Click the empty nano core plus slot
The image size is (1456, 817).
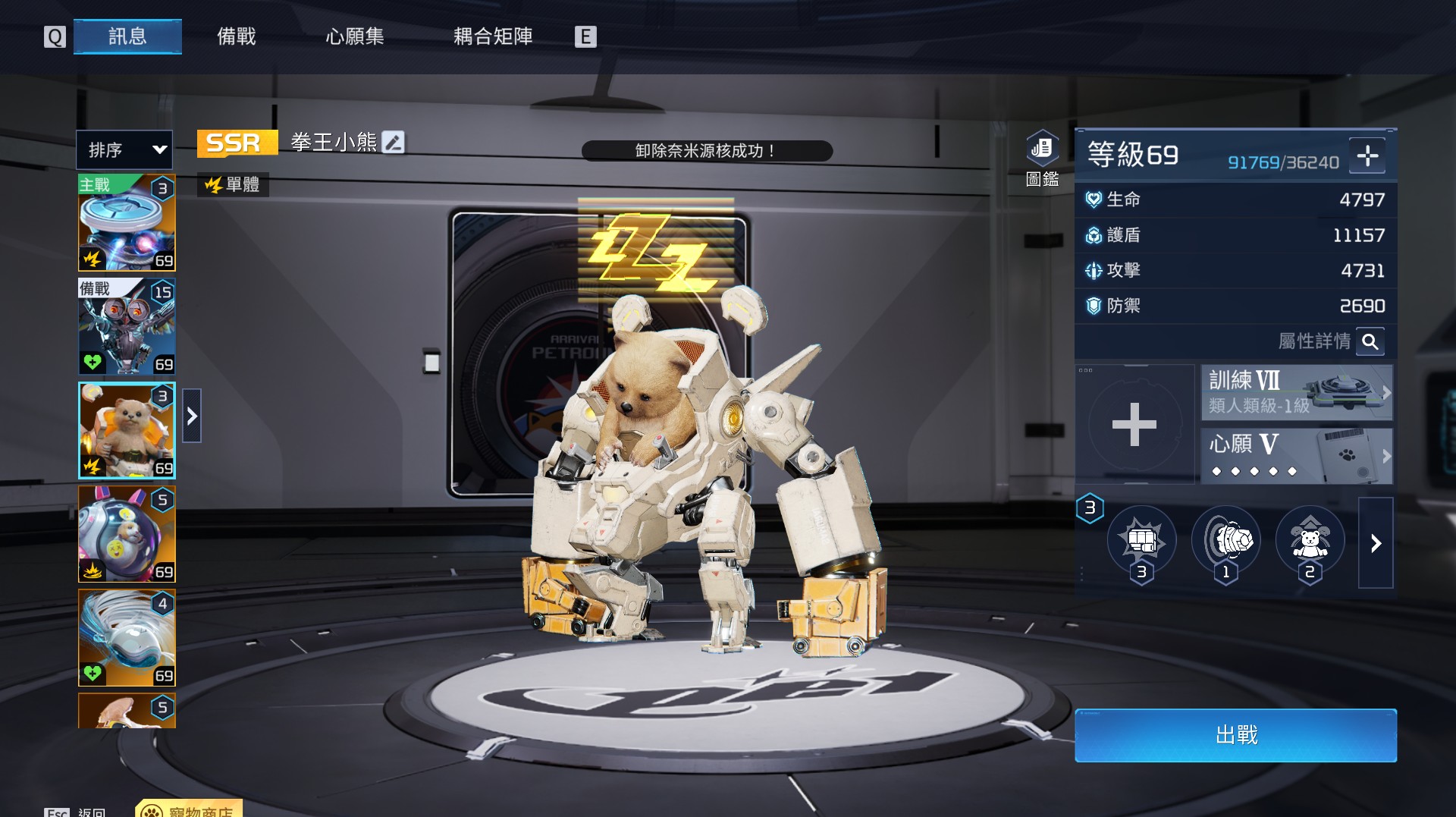[x=1134, y=424]
